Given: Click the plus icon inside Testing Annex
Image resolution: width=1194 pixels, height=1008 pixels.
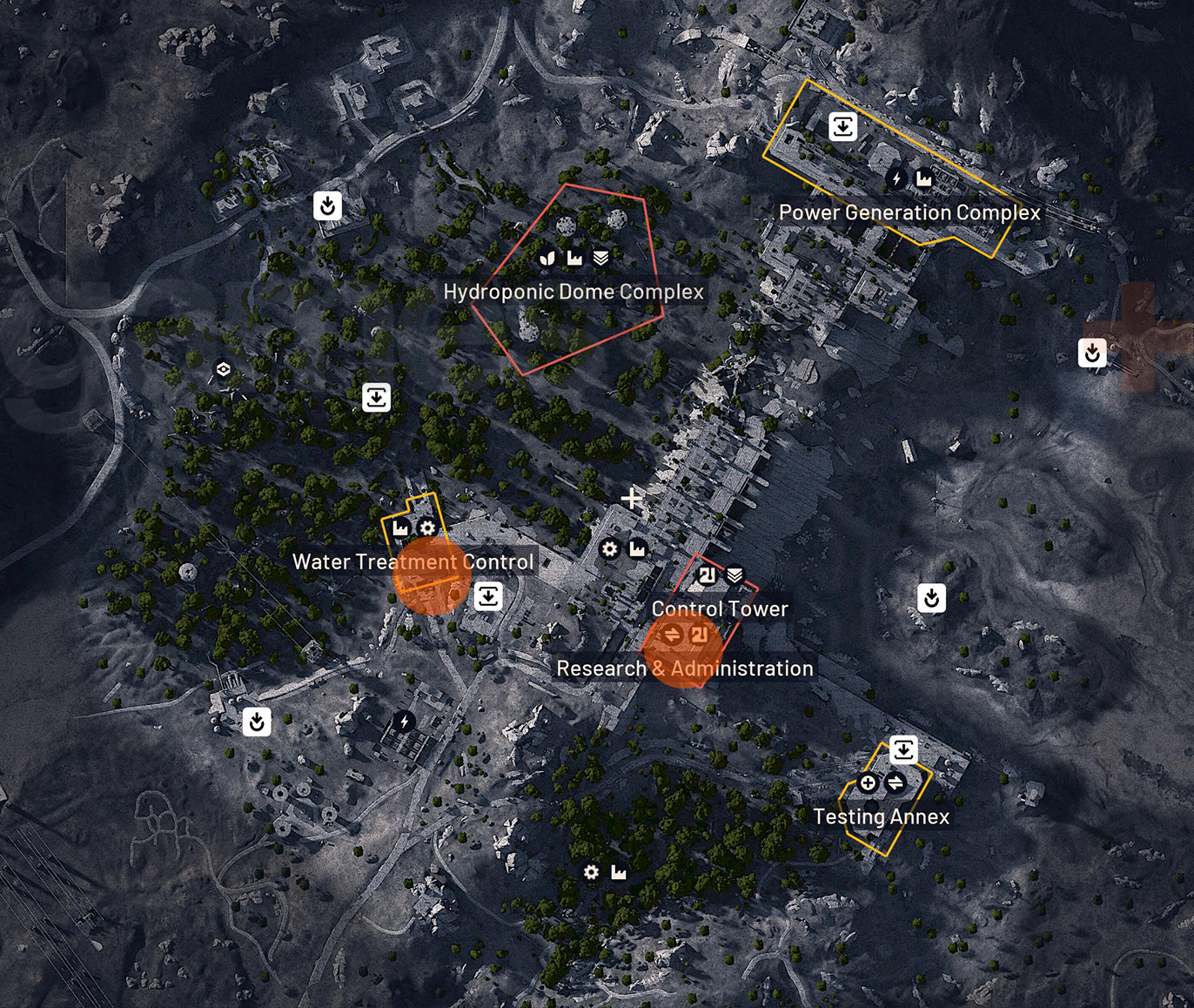Looking at the screenshot, I should pos(868,783).
